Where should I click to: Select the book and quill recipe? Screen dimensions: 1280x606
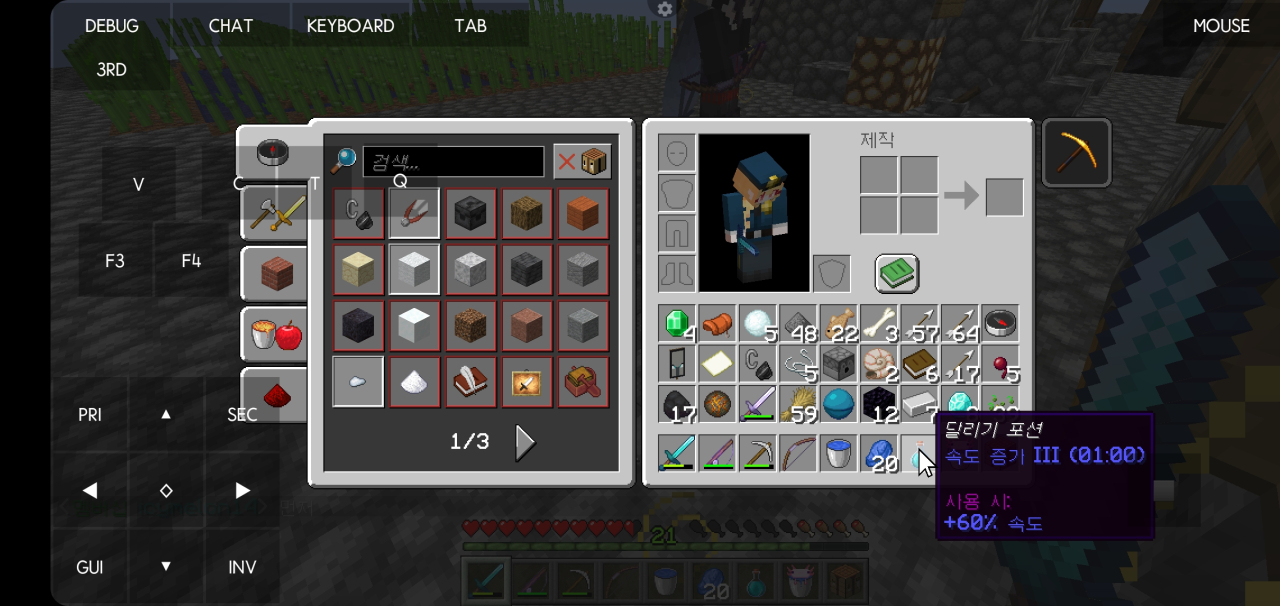point(470,382)
